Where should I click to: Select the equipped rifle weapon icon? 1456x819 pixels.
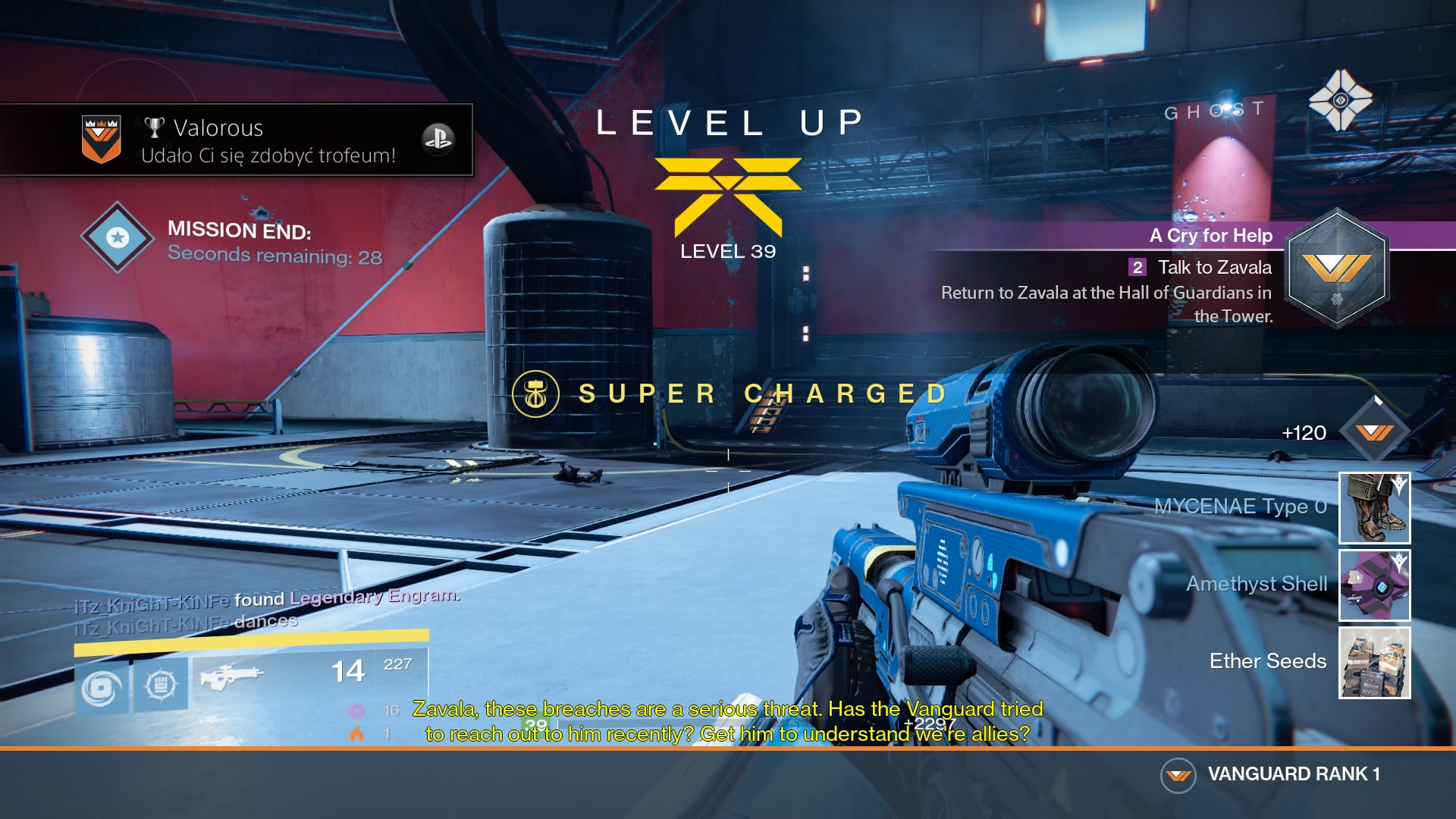(x=231, y=675)
